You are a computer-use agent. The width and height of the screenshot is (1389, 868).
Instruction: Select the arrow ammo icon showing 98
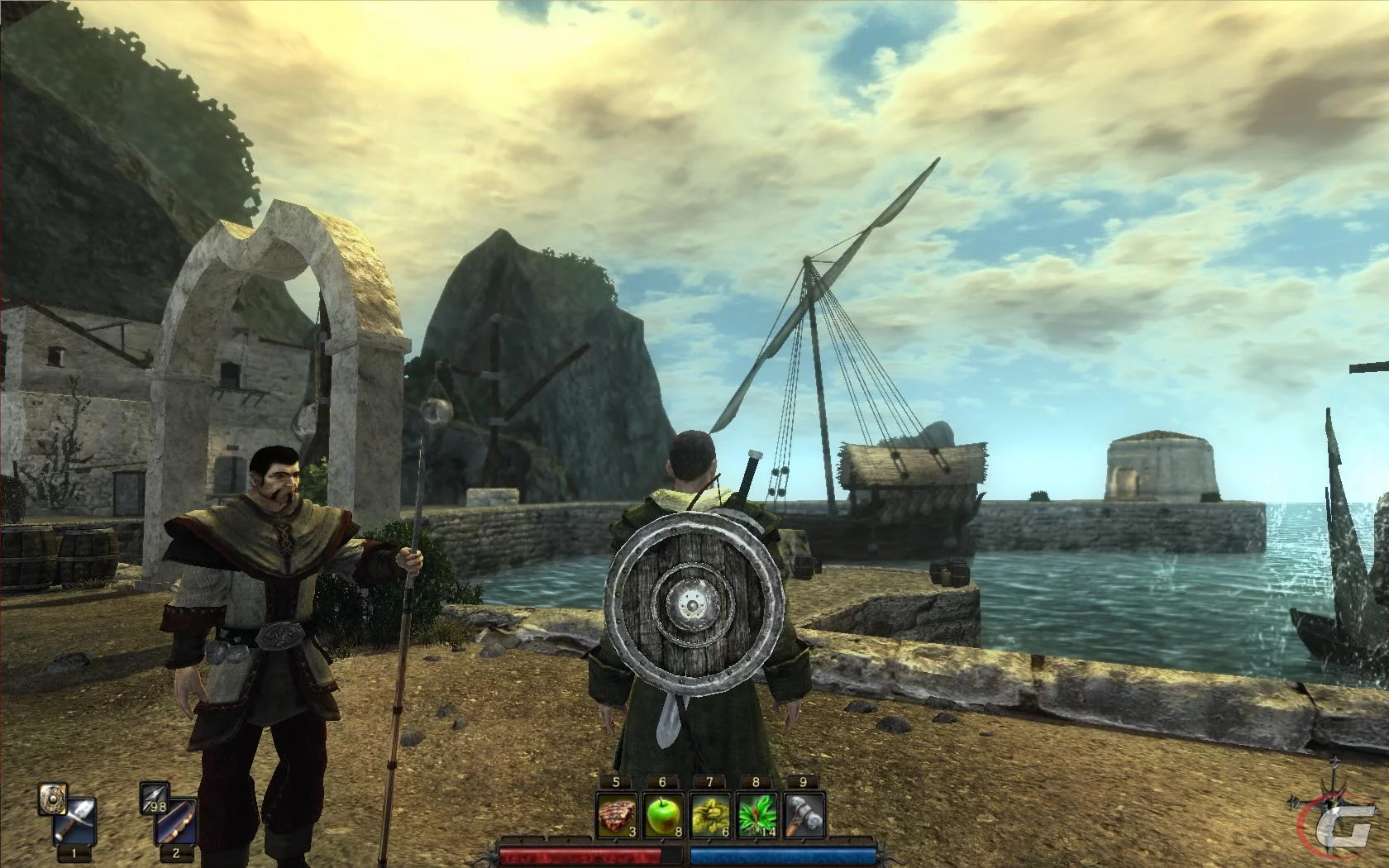point(155,798)
